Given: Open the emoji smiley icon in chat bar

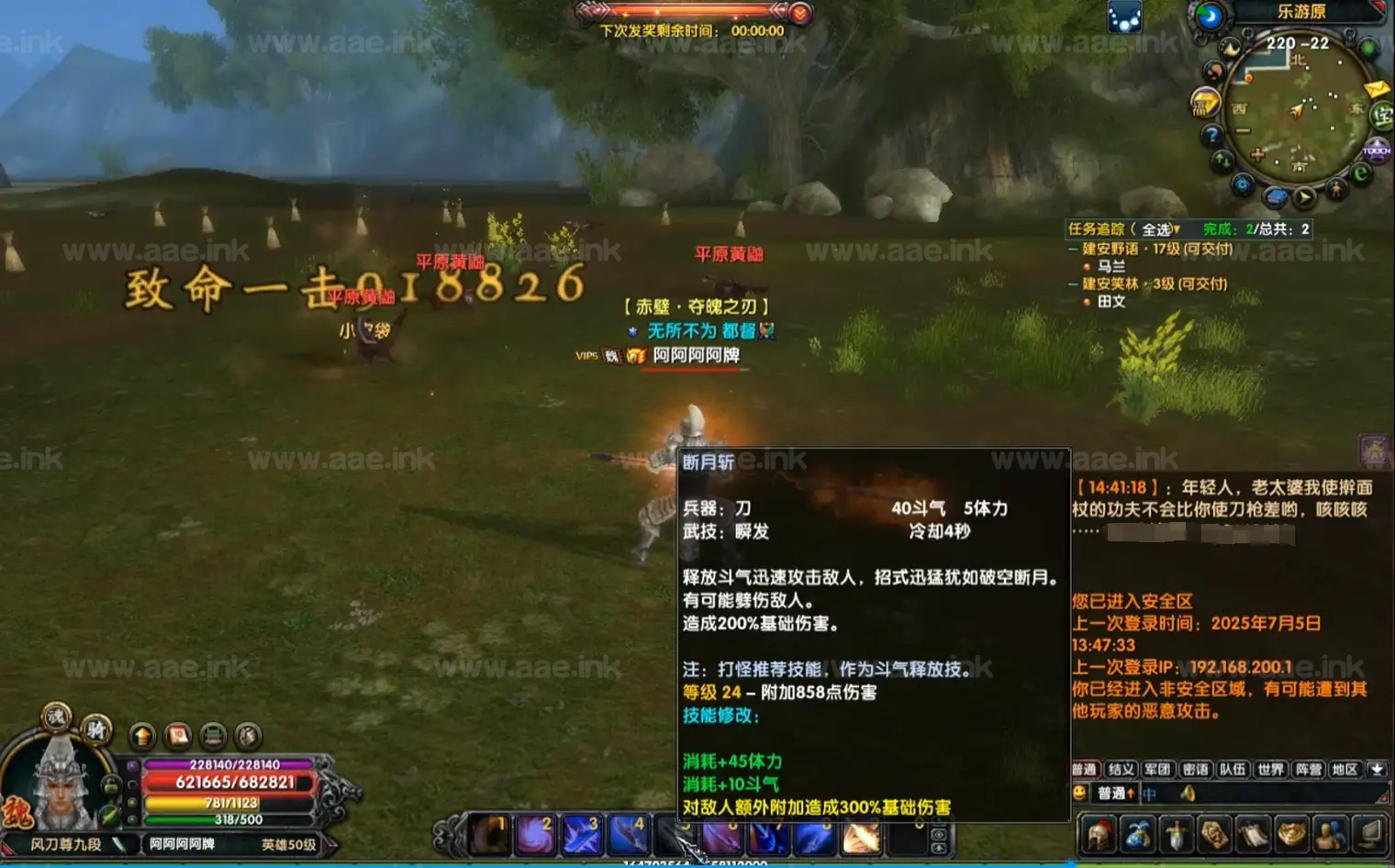Looking at the screenshot, I should (1081, 793).
